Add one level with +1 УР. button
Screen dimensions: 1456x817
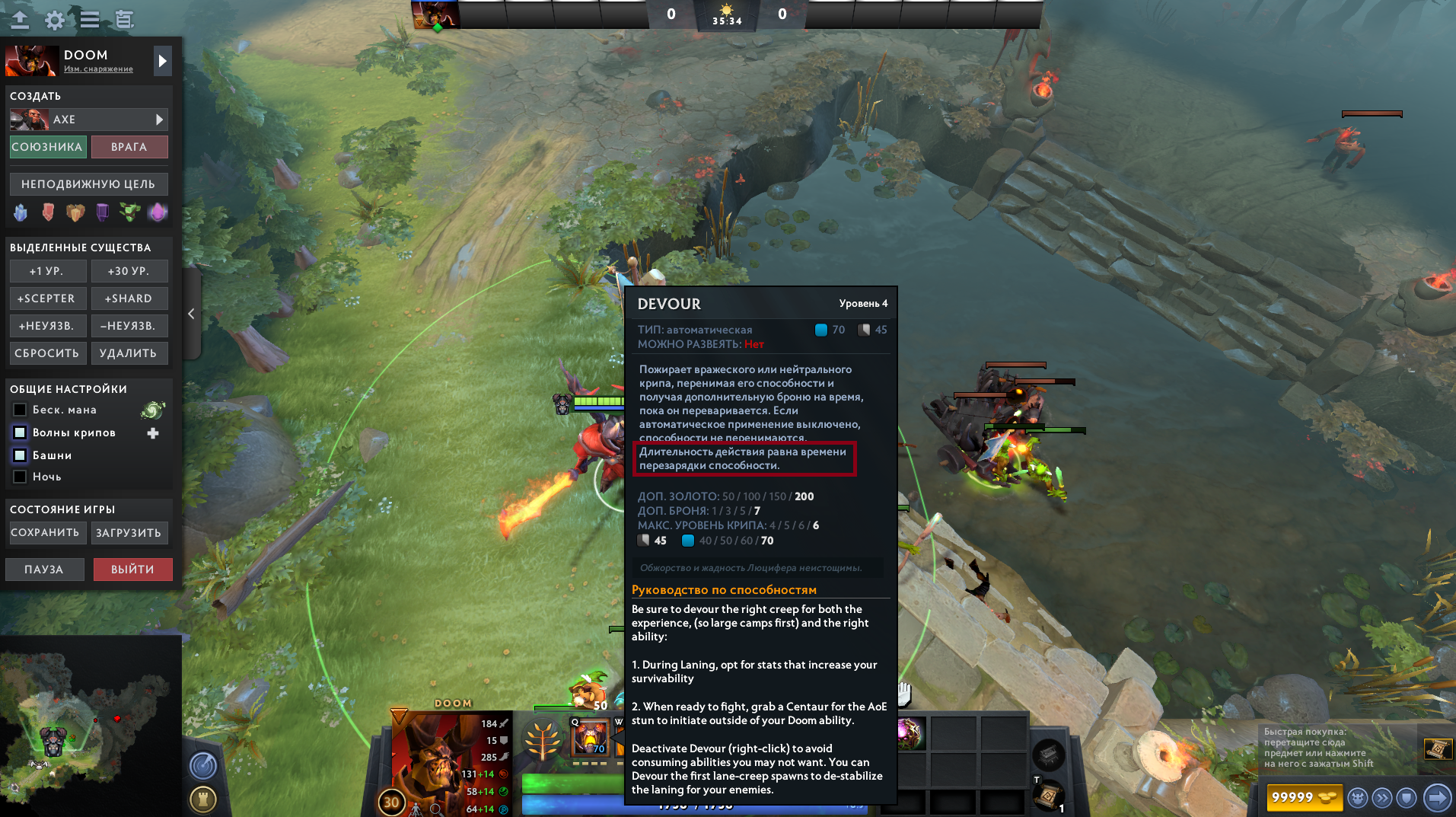(47, 271)
